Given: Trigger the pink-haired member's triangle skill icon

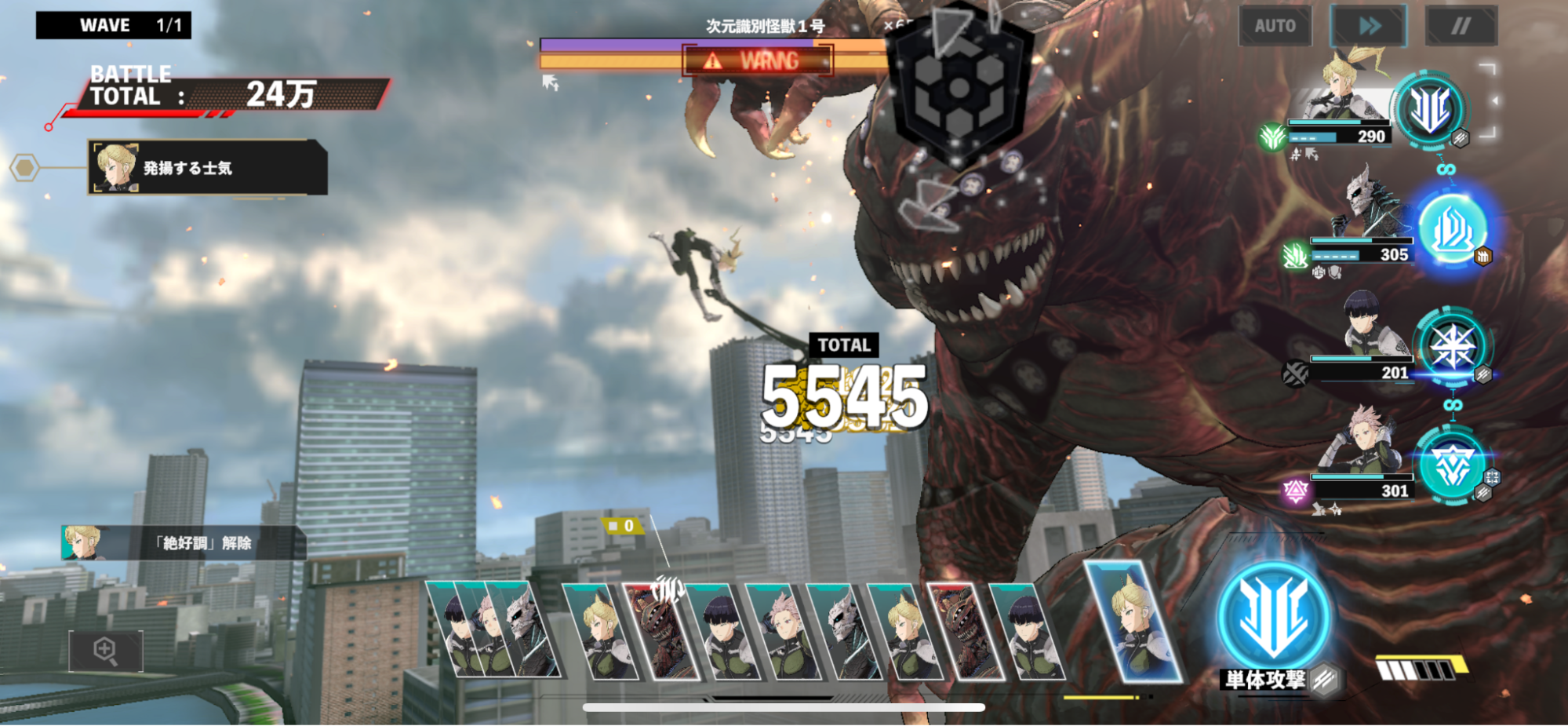Looking at the screenshot, I should (1451, 465).
